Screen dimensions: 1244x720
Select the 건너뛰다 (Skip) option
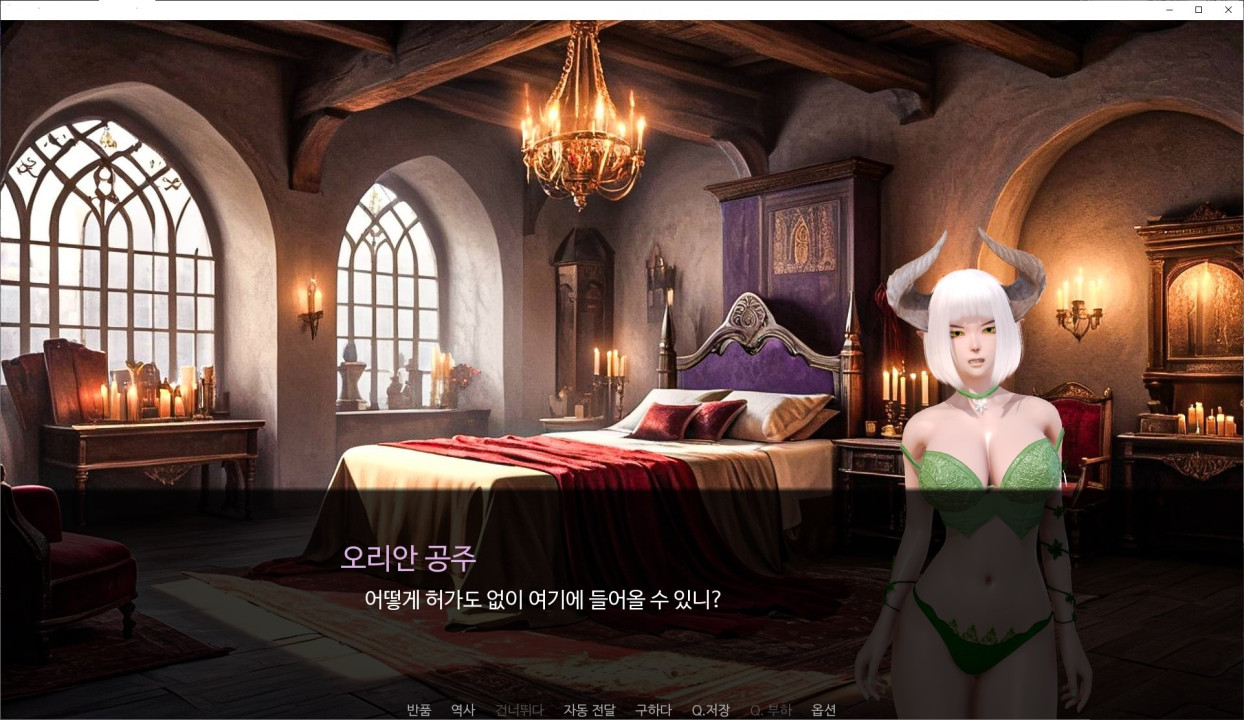519,710
